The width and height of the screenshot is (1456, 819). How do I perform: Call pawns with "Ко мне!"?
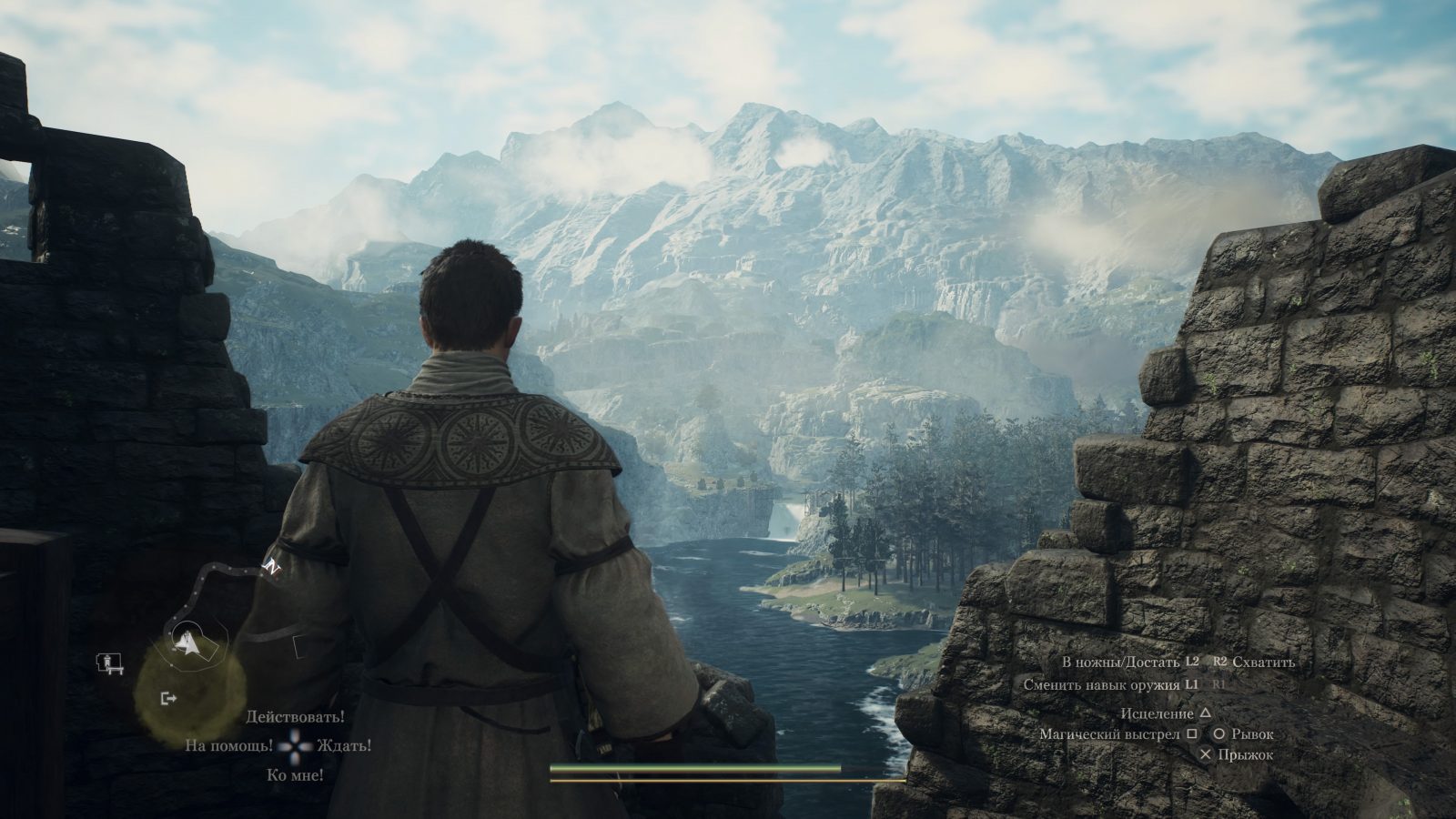pyautogui.click(x=296, y=775)
